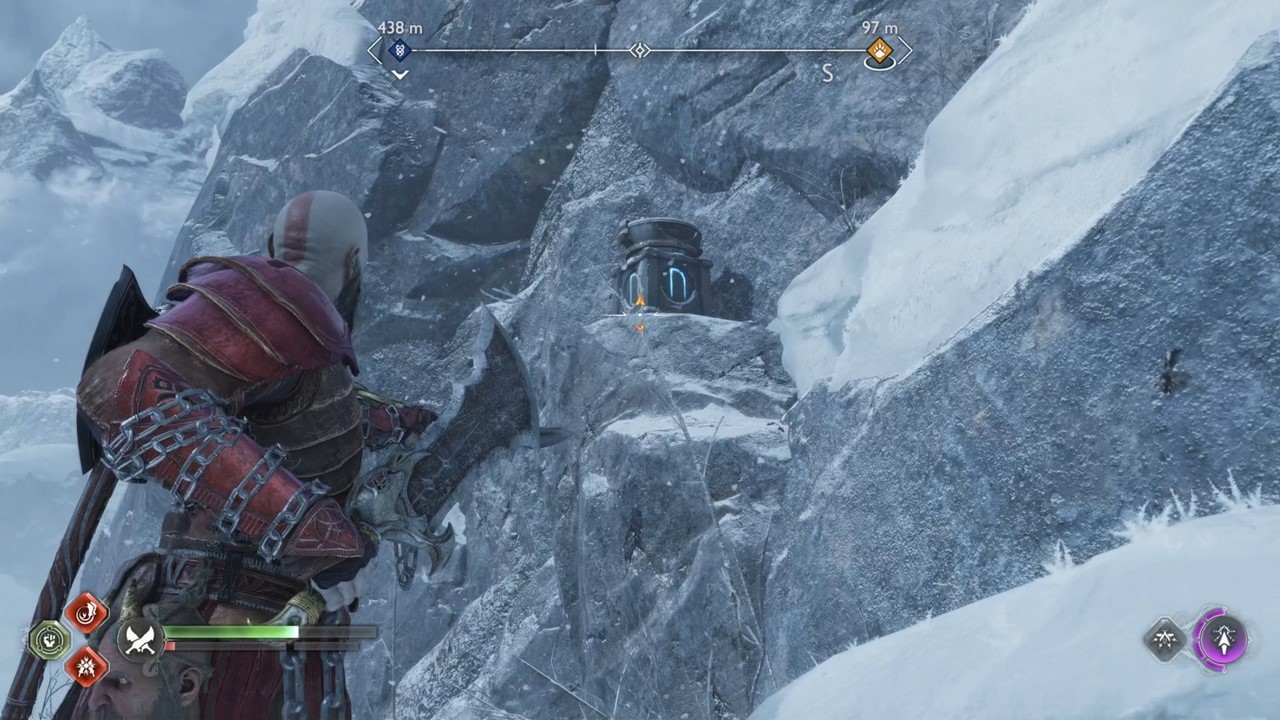Image resolution: width=1280 pixels, height=720 pixels.
Task: Click the center diamond heading indicator on compass
Action: [x=640, y=50]
